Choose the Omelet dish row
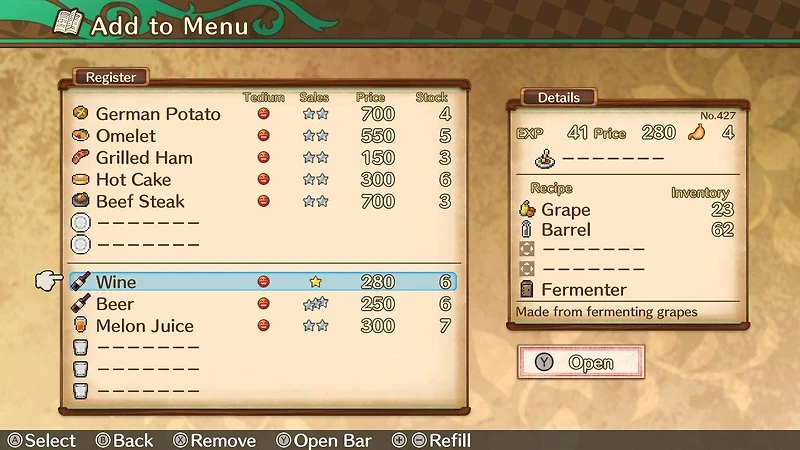 (126, 136)
